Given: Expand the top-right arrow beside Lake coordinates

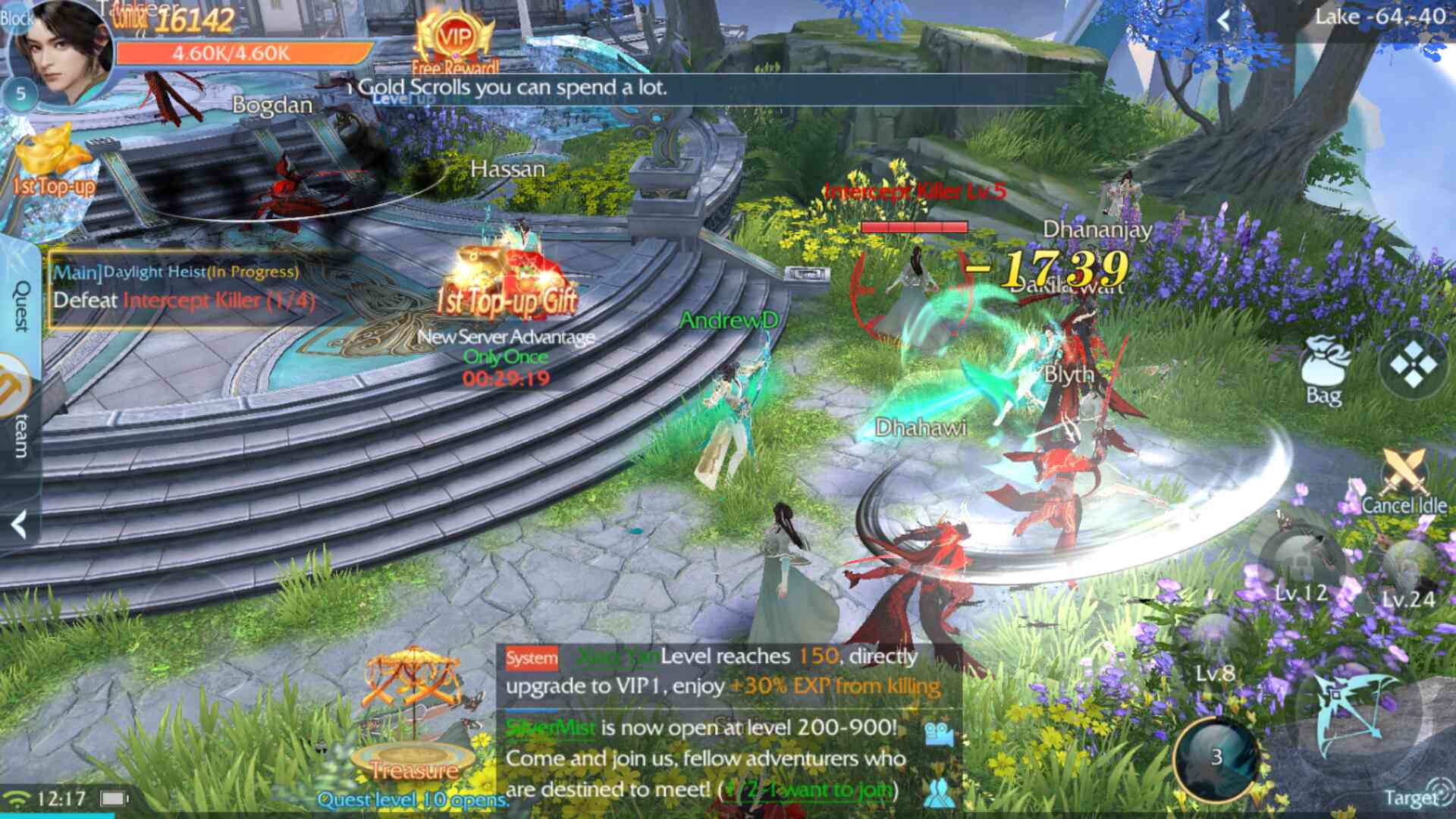Looking at the screenshot, I should click(1222, 20).
